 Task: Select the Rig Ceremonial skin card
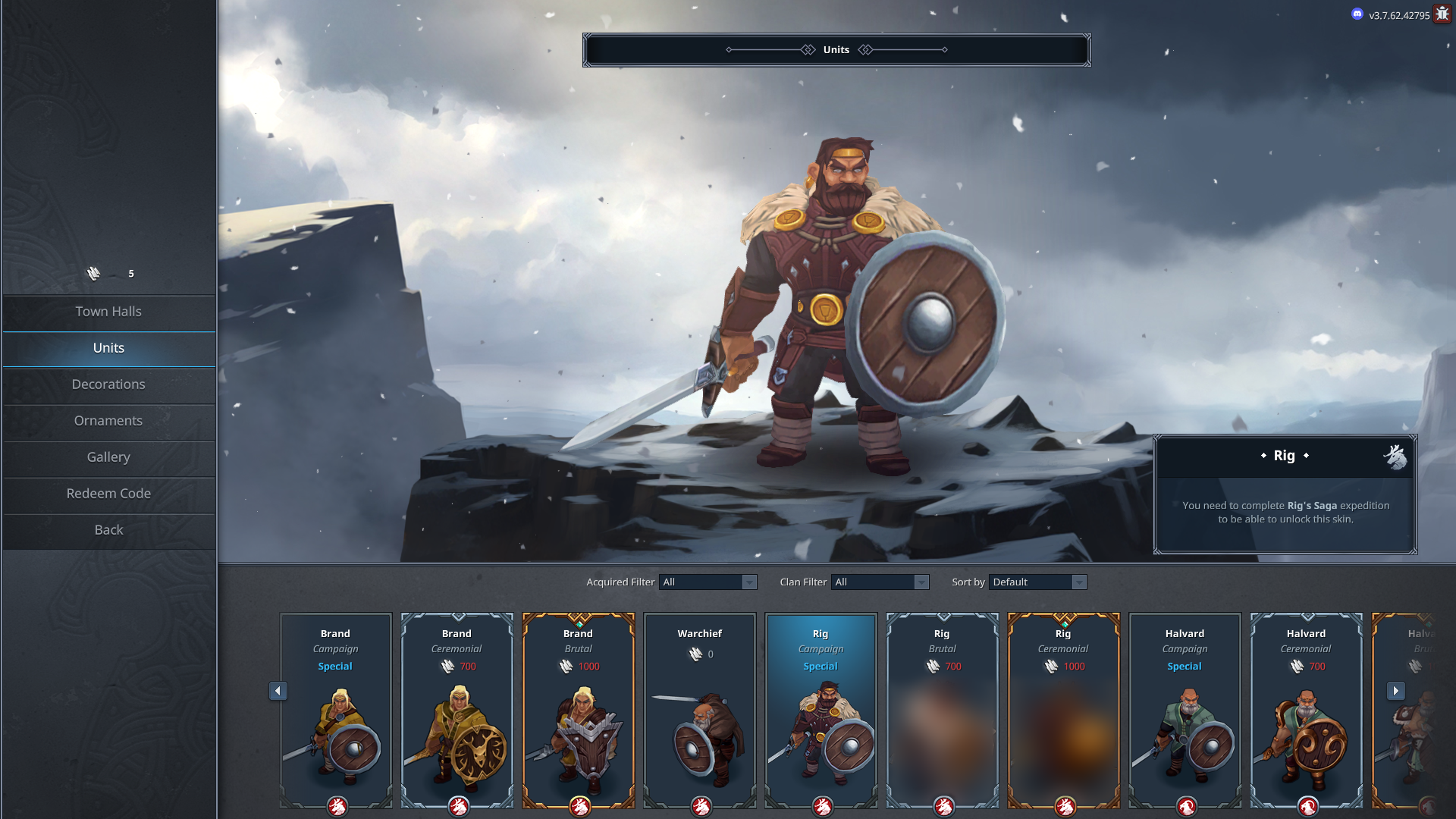(1064, 709)
